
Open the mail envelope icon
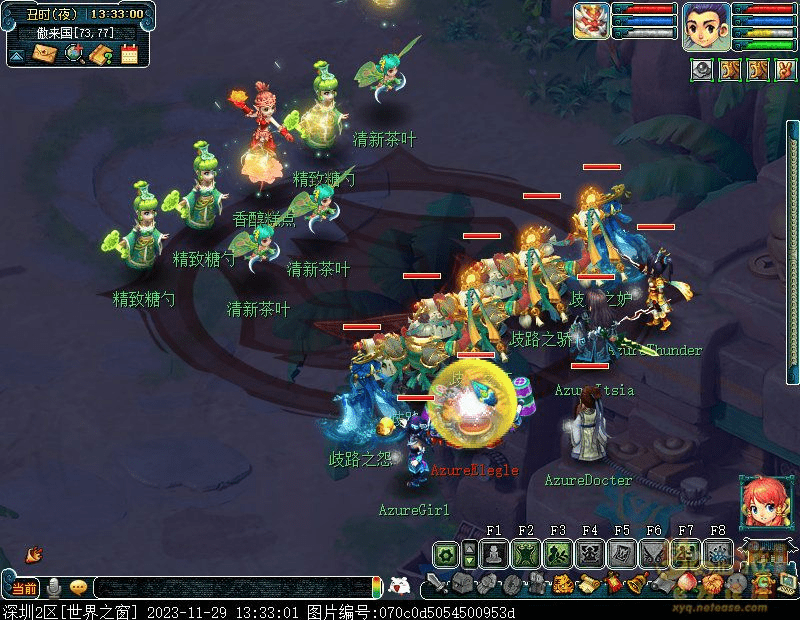(x=44, y=54)
